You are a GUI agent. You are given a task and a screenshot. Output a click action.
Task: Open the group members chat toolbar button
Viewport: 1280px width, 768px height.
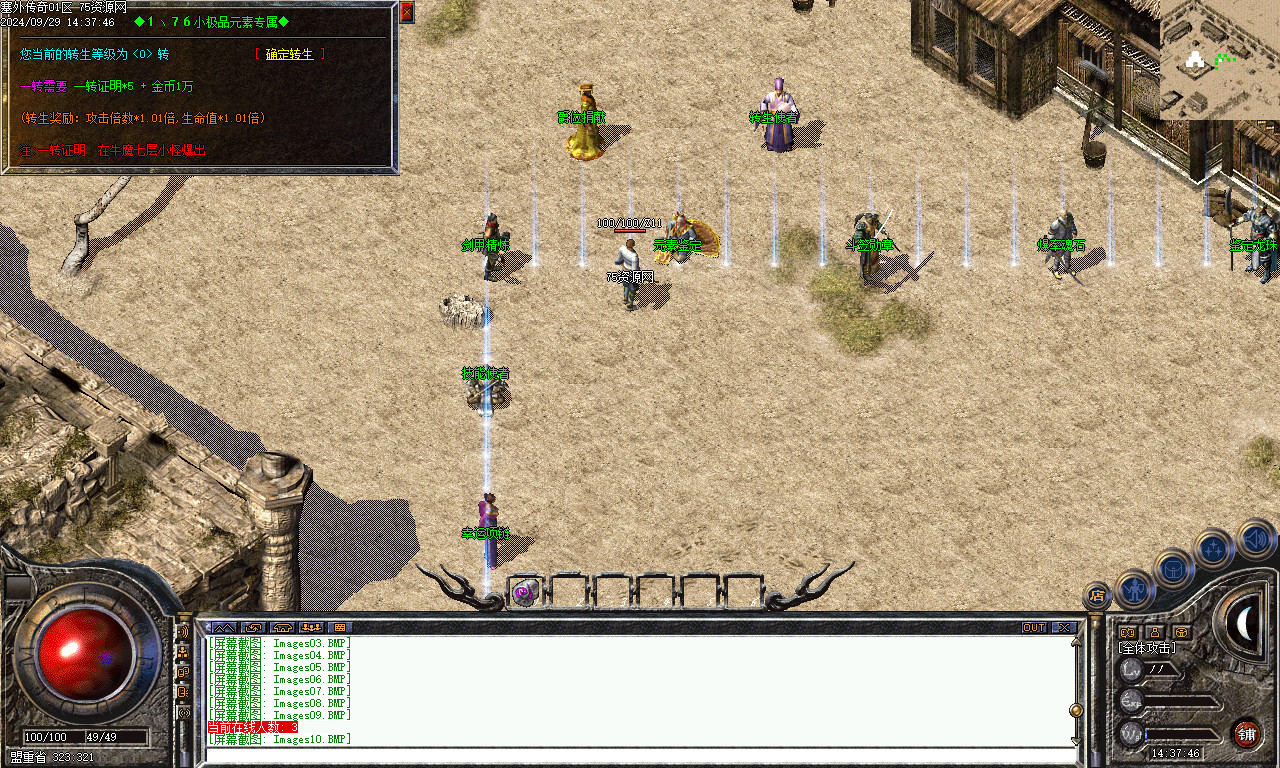(x=311, y=628)
